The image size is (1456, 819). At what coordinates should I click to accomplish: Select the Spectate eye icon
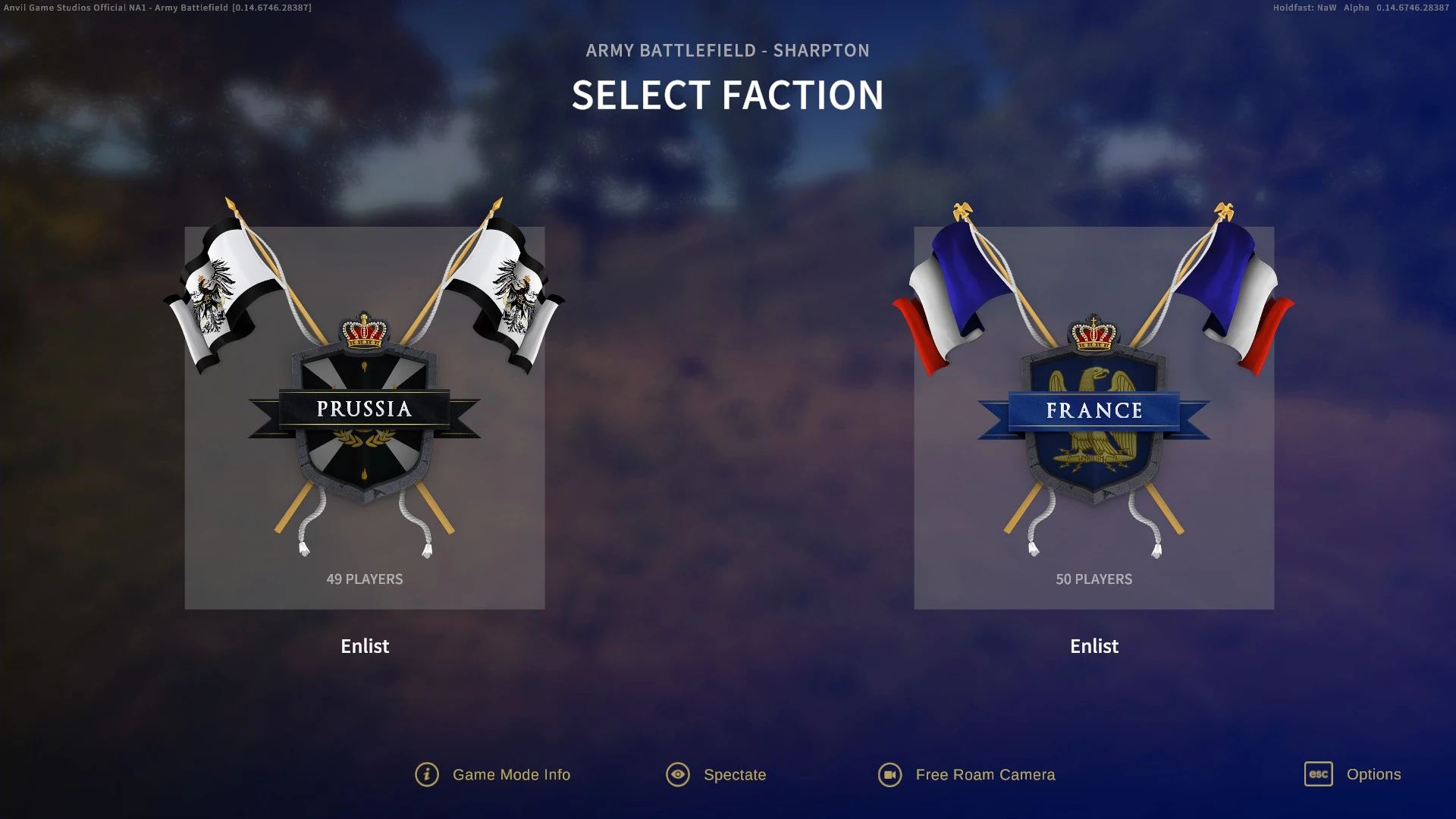(x=677, y=774)
